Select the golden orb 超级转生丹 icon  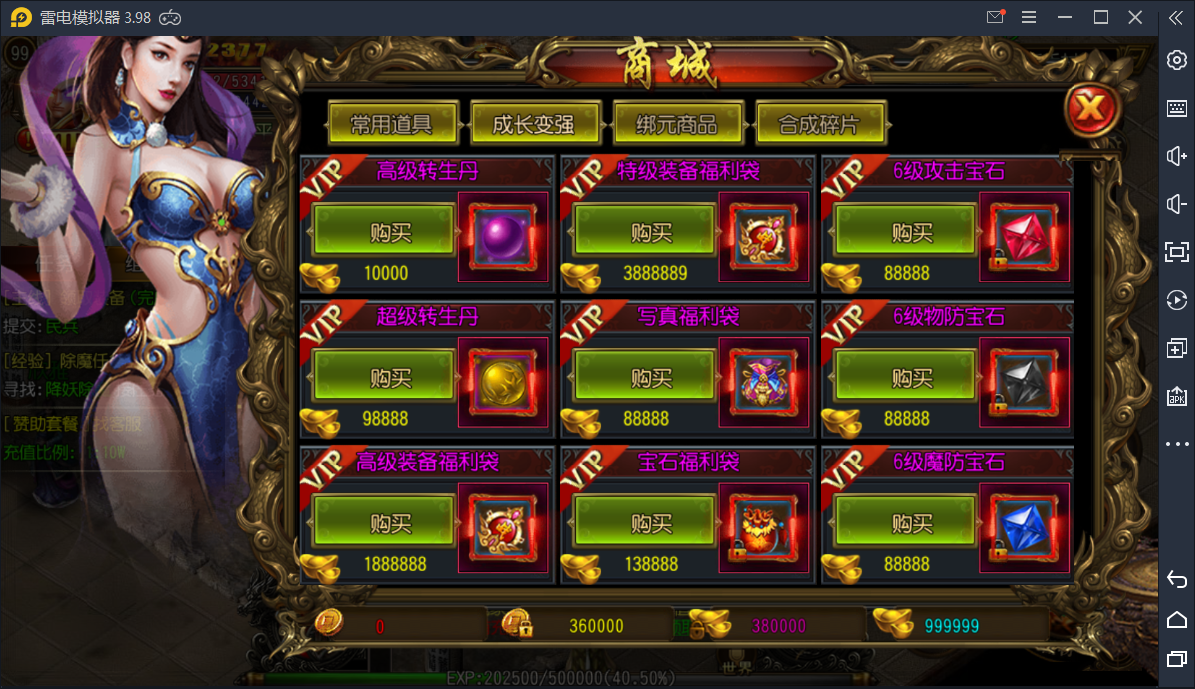coord(502,381)
